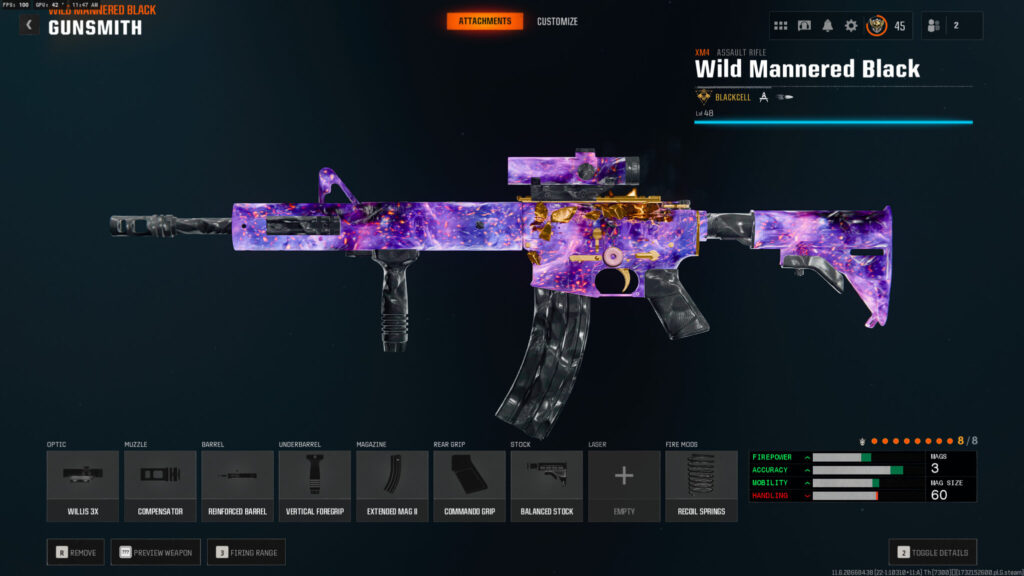
Task: Open the grid menu icon
Action: pos(781,26)
